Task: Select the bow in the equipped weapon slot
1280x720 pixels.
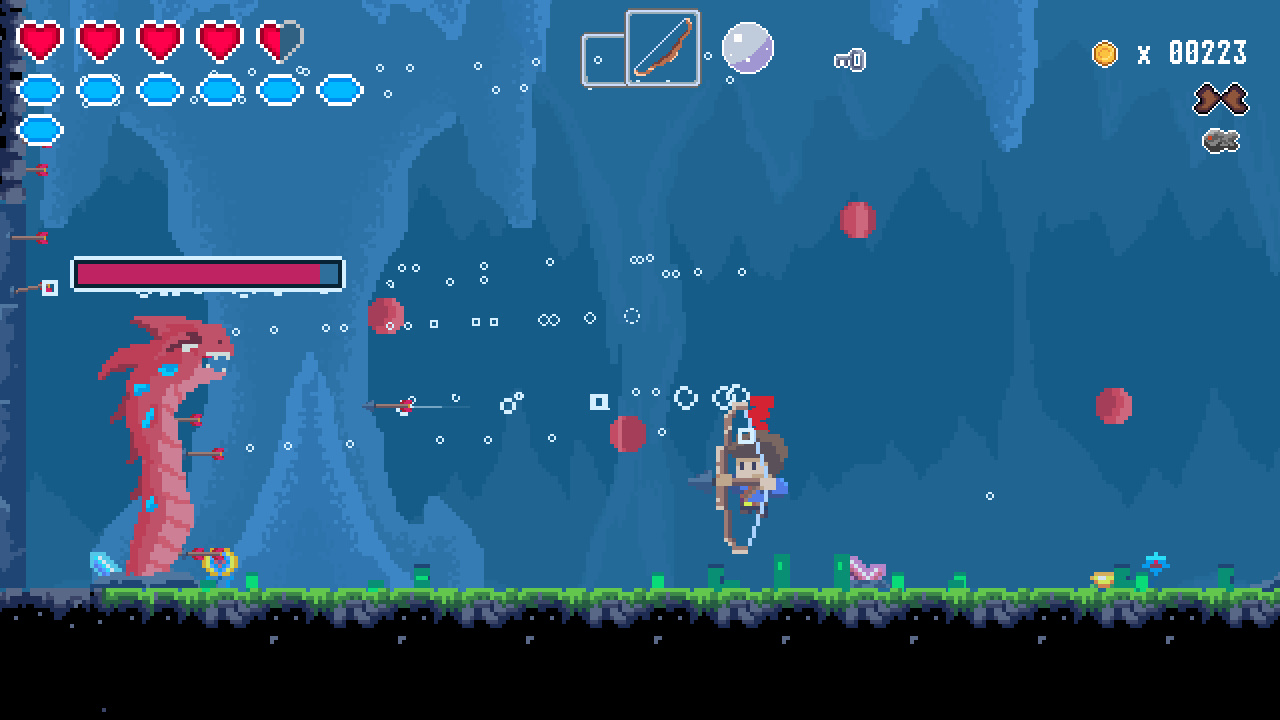Action: [x=663, y=49]
